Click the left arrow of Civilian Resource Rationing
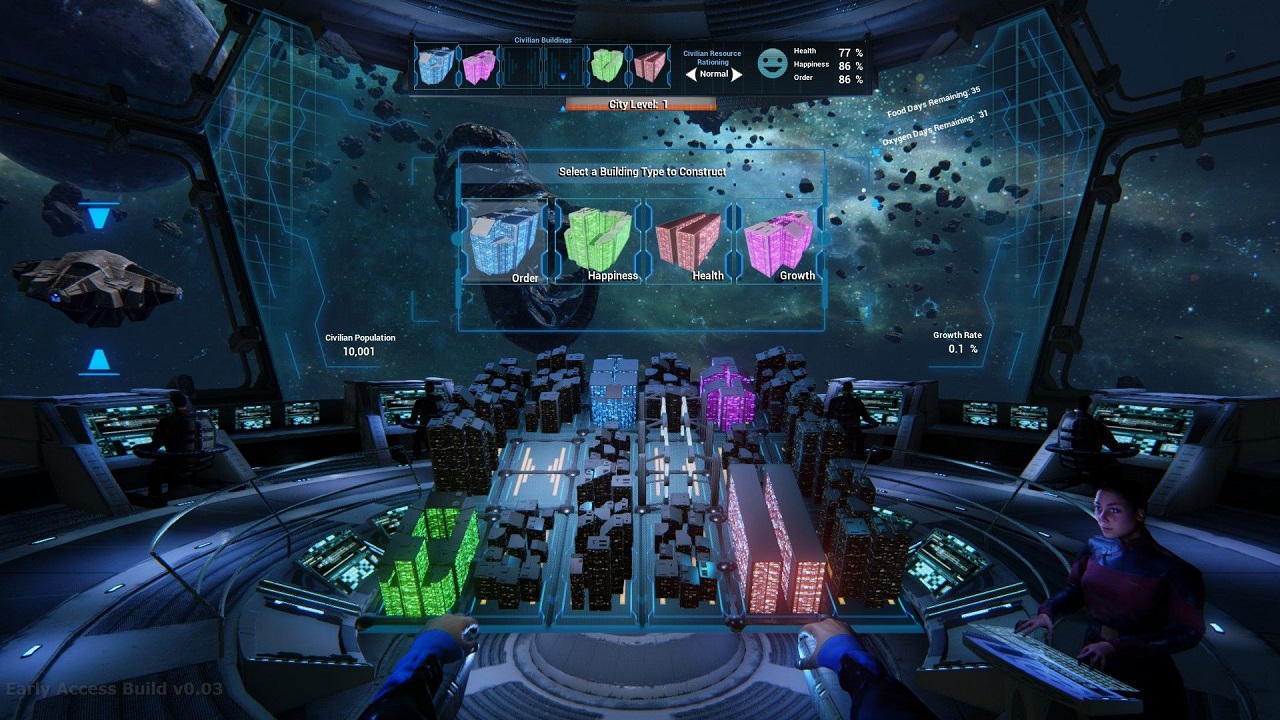 pyautogui.click(x=690, y=74)
